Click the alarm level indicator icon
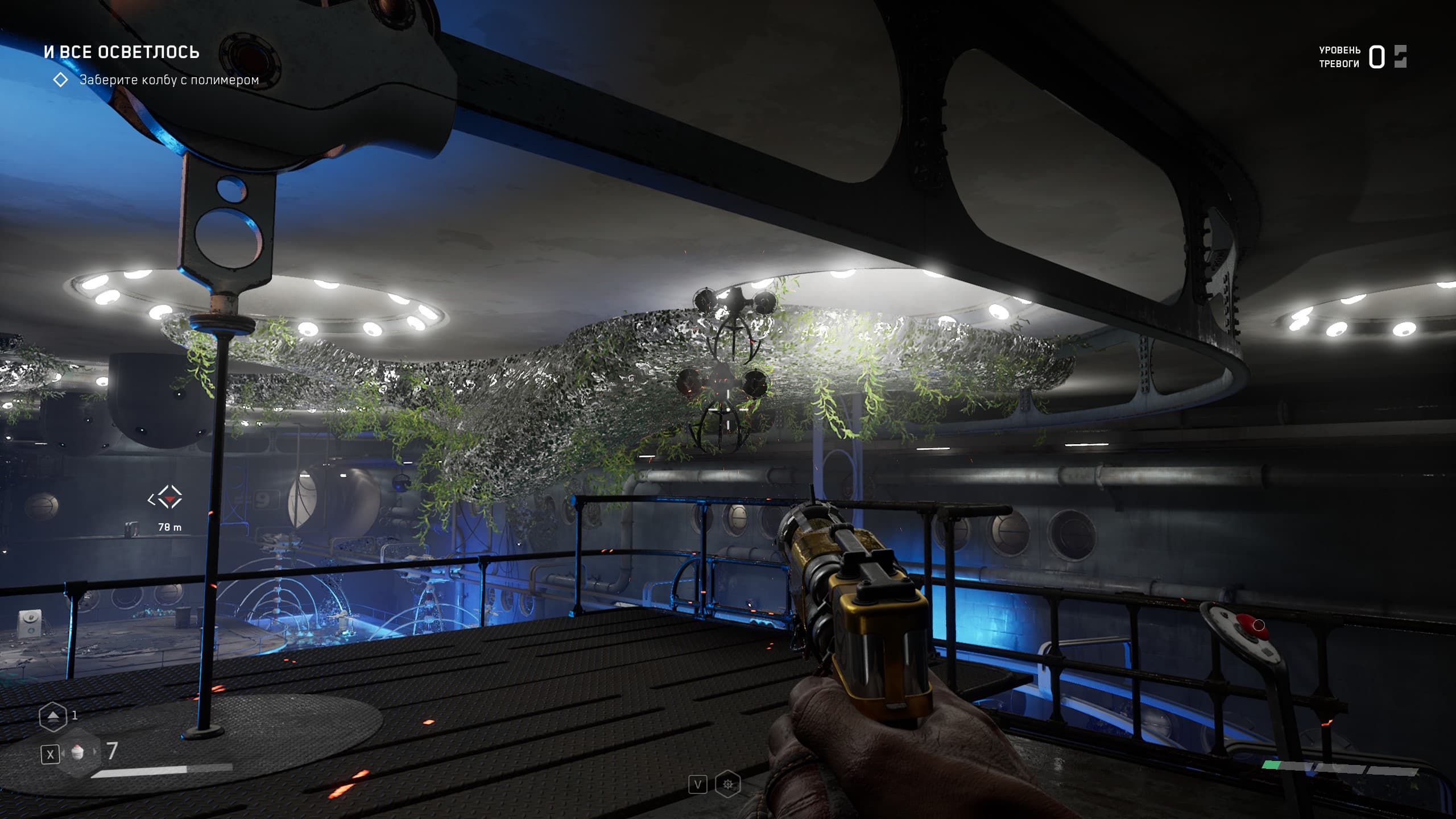Image resolution: width=1456 pixels, height=819 pixels. coord(1400,57)
